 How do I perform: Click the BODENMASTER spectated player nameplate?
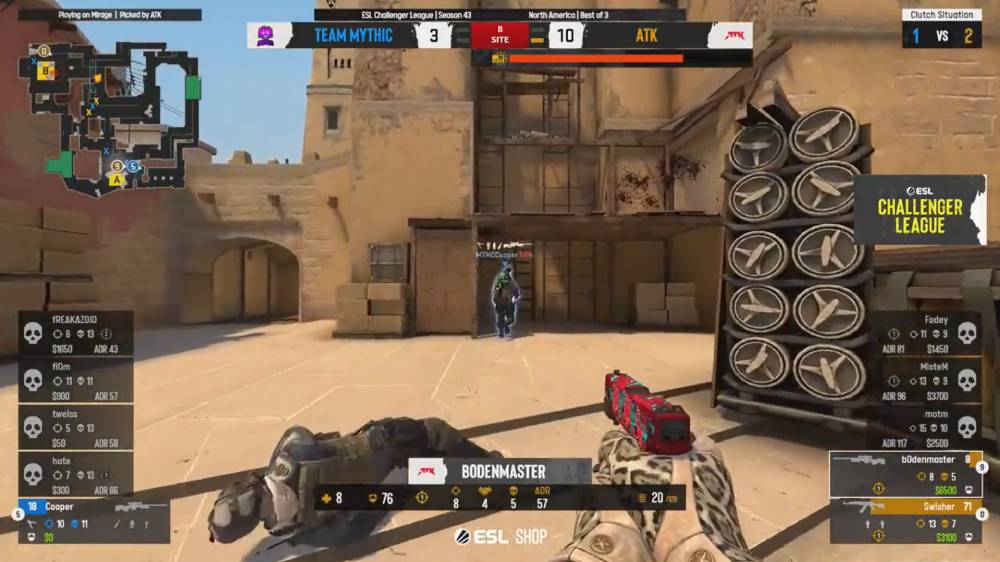(x=500, y=471)
